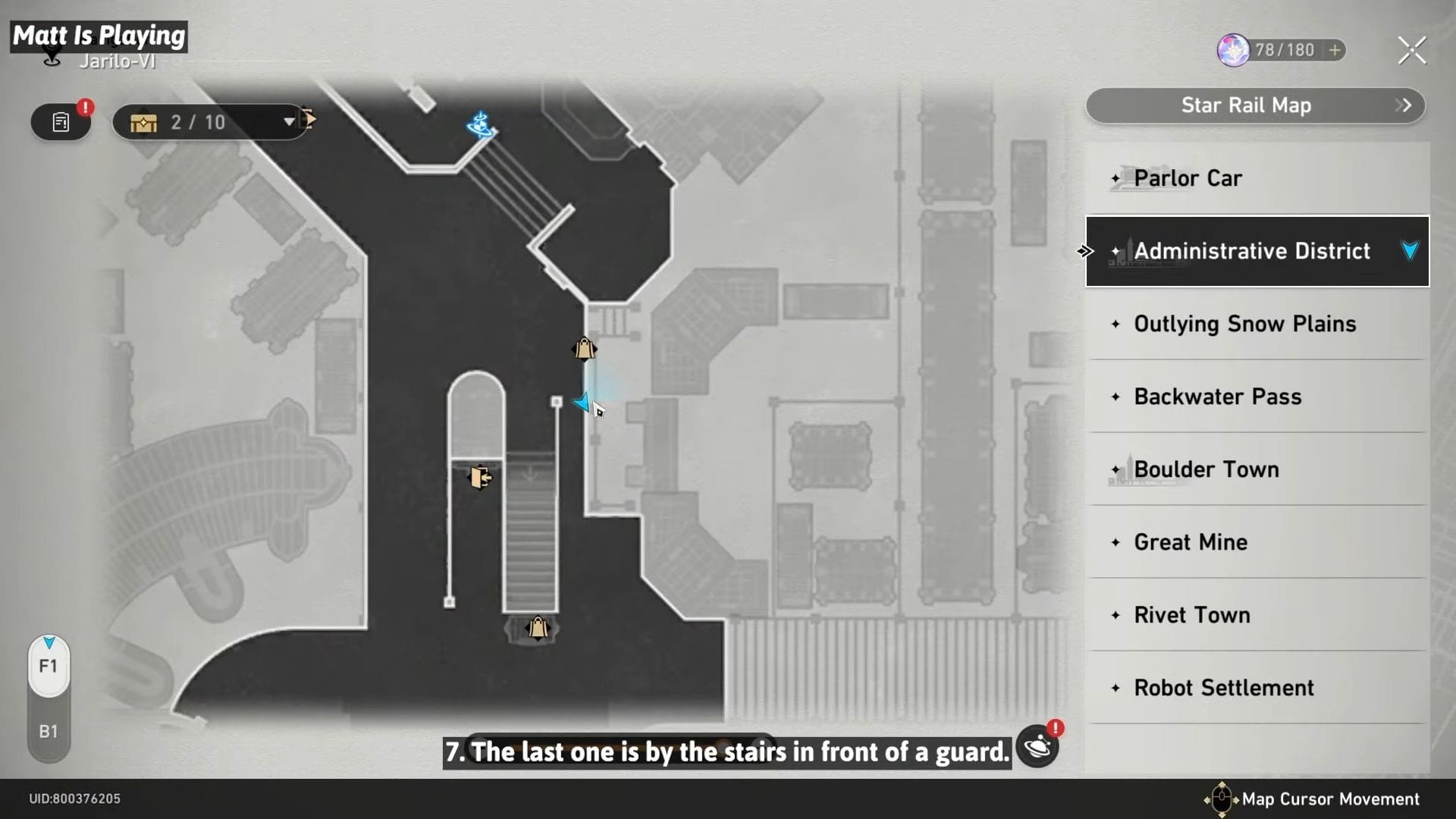Select Parlor Car from location list
The height and width of the screenshot is (819, 1456).
1257,178
